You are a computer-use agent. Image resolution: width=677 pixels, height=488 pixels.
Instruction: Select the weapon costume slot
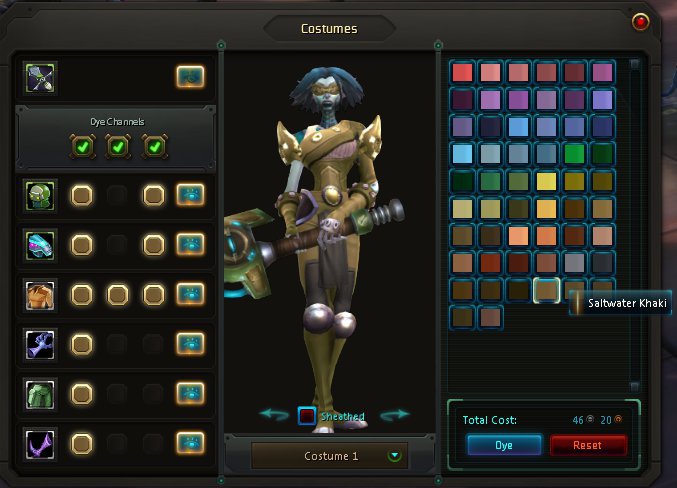42,76
